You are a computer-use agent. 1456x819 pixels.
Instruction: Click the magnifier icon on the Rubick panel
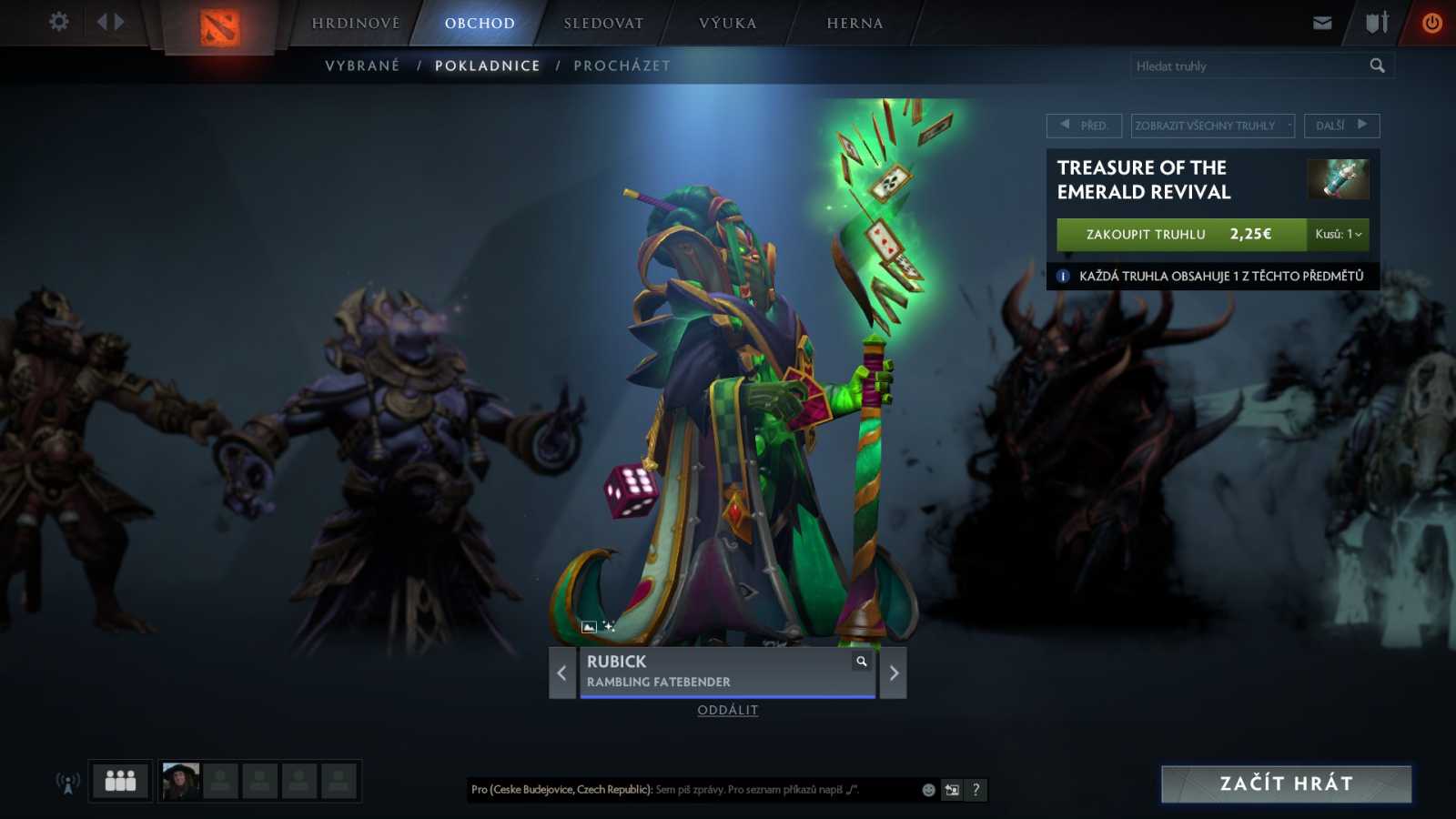[861, 661]
